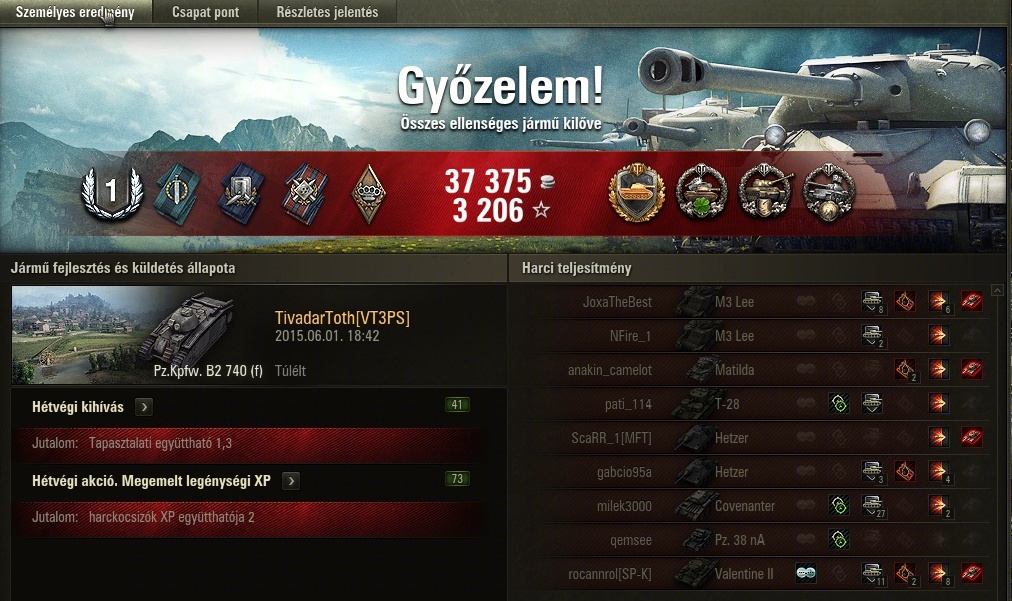Open the Részletes jelentés tab
Viewport: 1012px width, 601px height.
coord(327,12)
